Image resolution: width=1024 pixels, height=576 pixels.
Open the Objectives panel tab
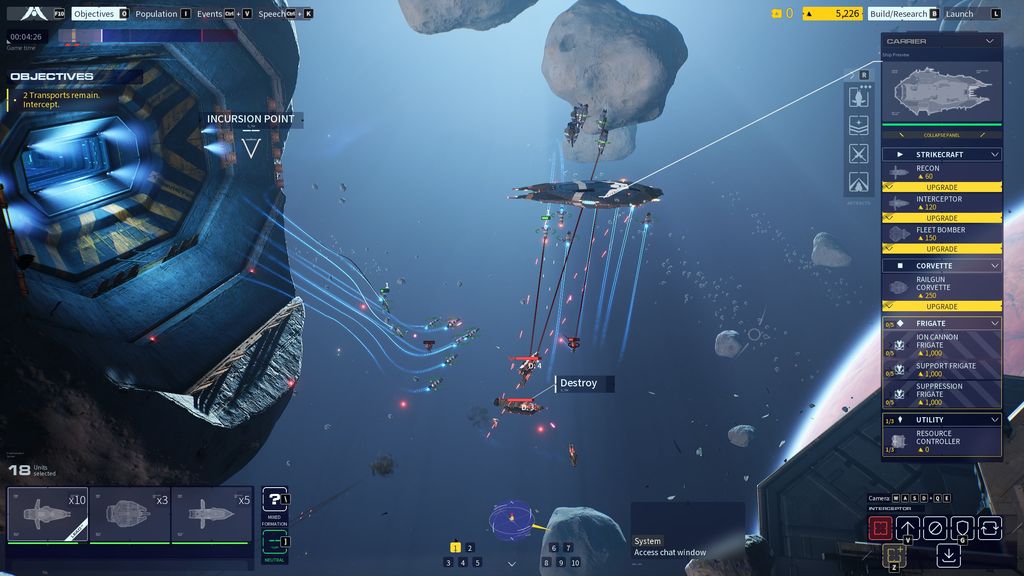(x=94, y=14)
